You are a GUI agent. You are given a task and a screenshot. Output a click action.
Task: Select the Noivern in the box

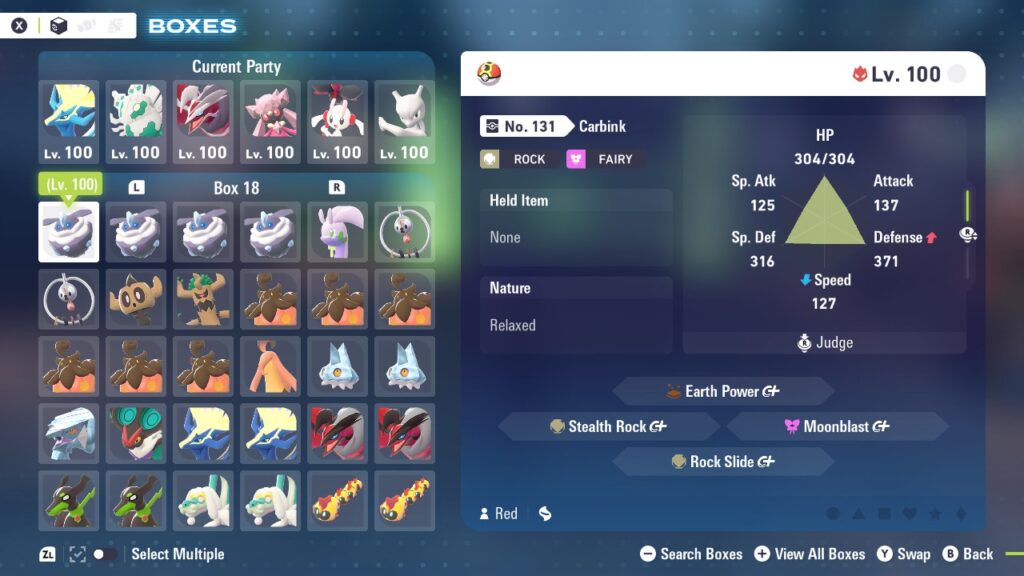(136, 433)
